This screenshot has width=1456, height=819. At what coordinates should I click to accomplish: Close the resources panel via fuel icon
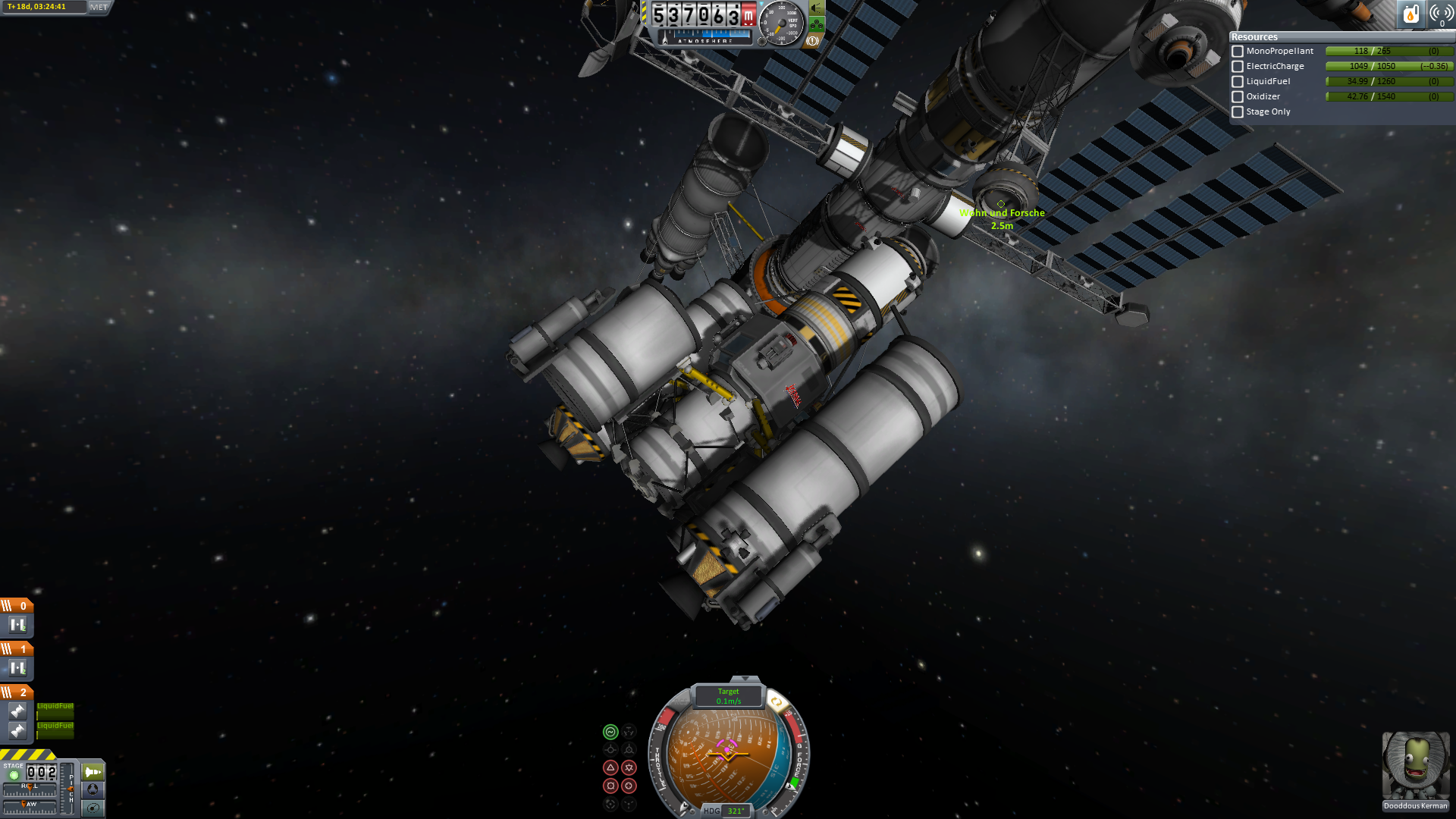pyautogui.click(x=1410, y=14)
